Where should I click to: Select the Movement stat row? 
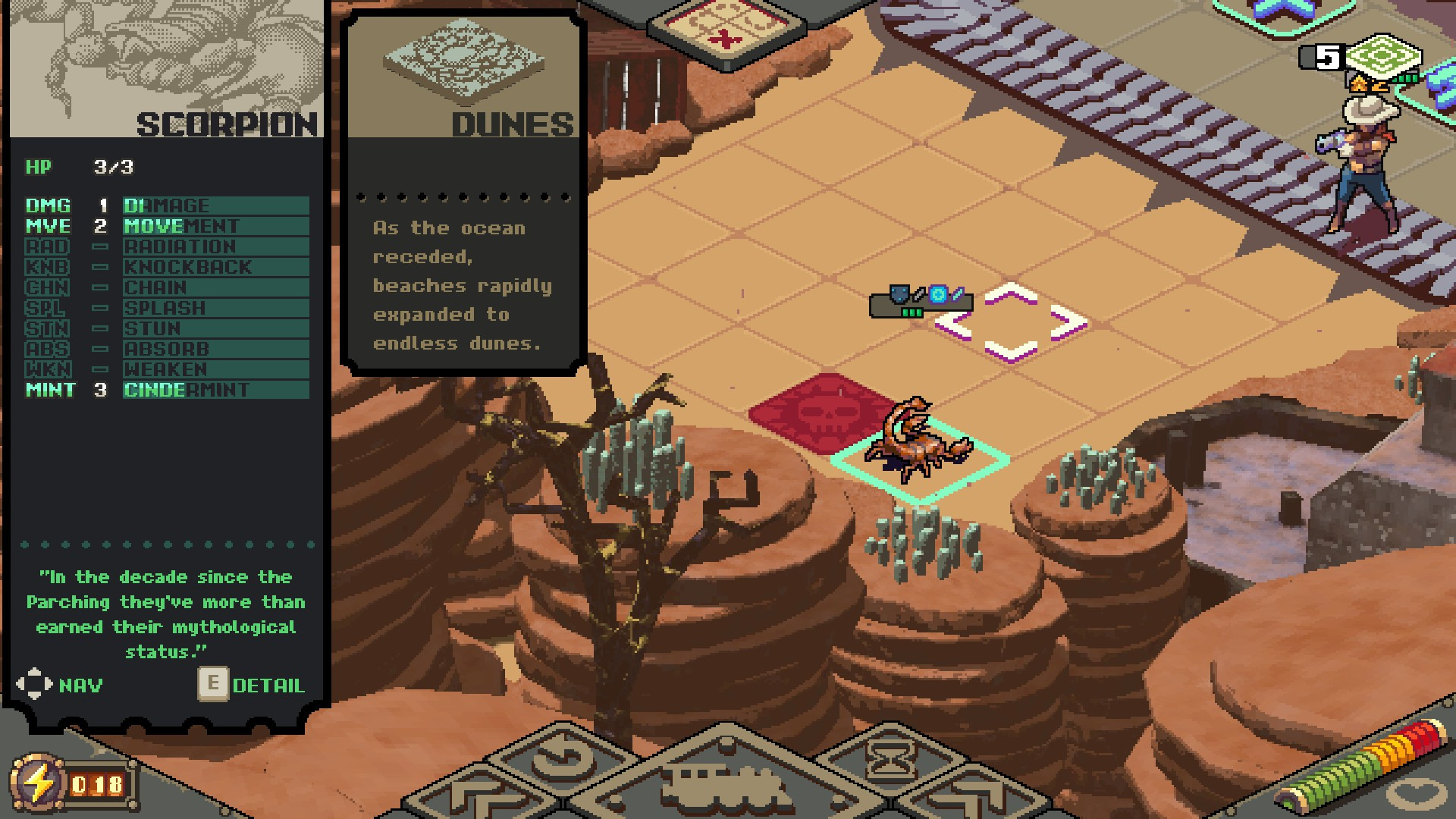tap(167, 226)
